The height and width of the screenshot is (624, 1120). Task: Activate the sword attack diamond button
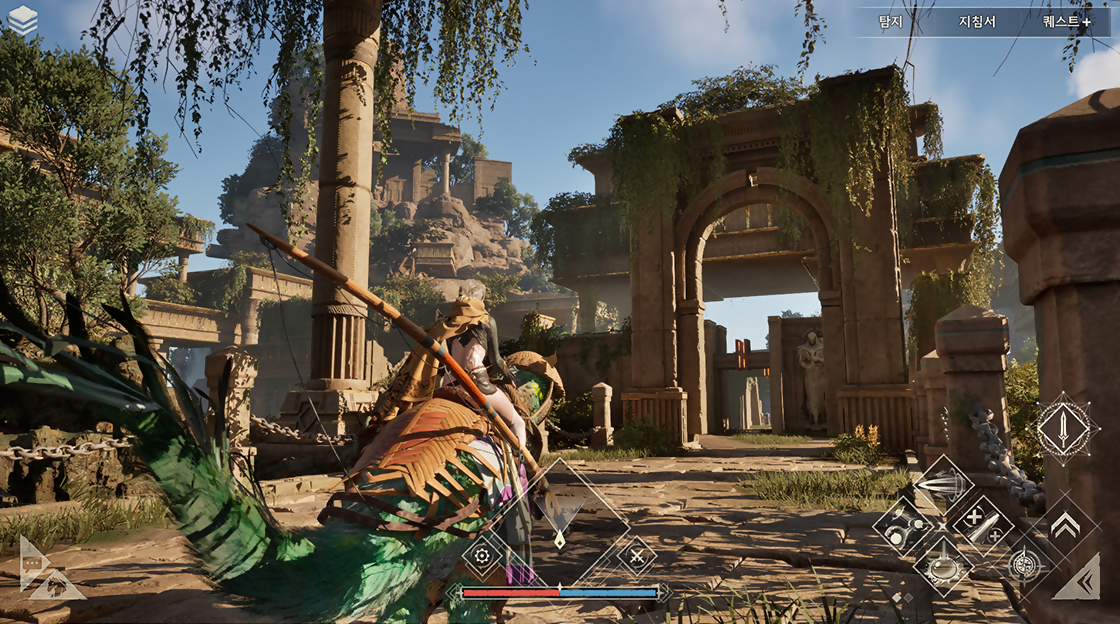1063,429
